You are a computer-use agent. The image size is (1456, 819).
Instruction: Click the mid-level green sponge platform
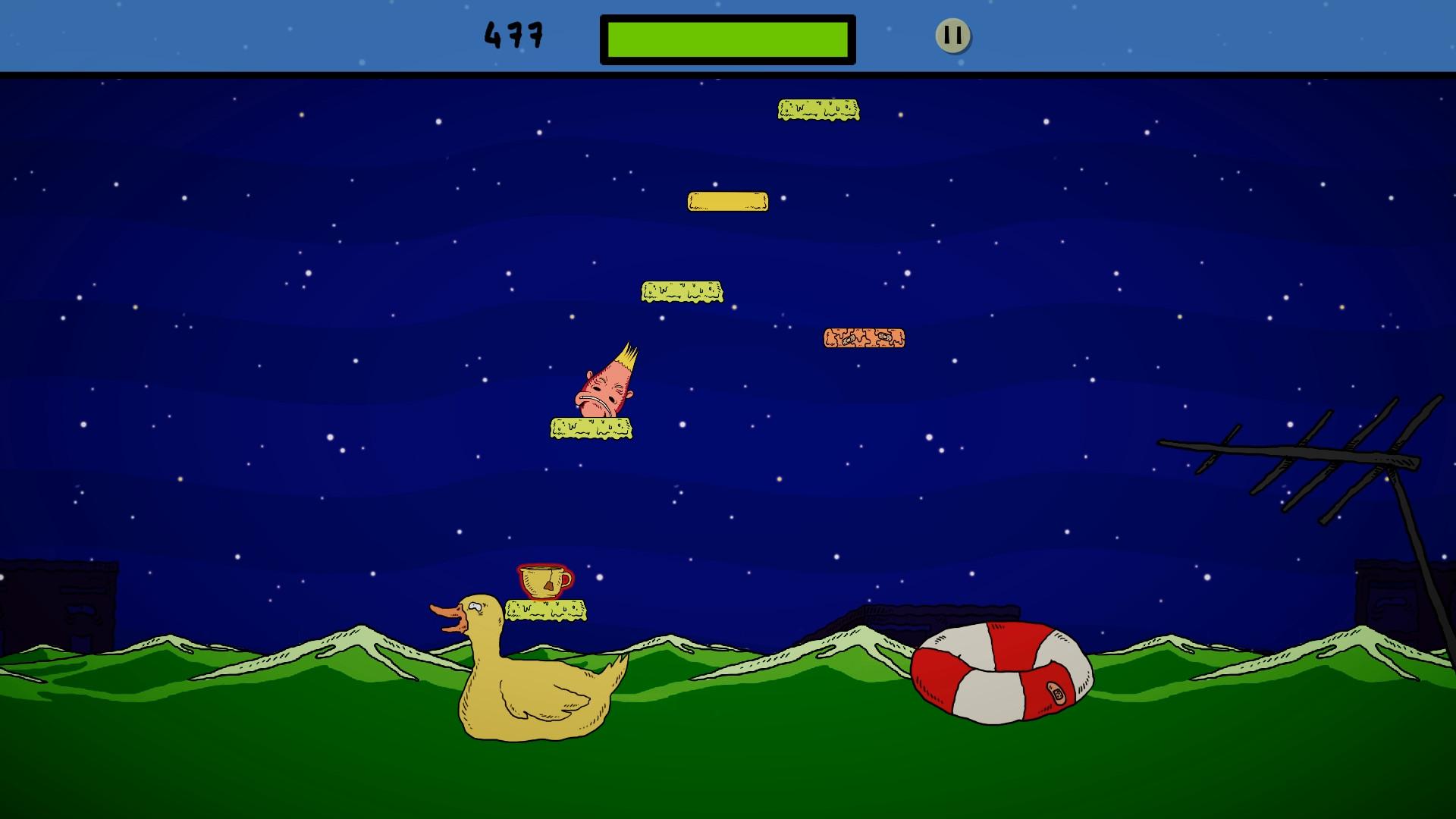tap(682, 290)
